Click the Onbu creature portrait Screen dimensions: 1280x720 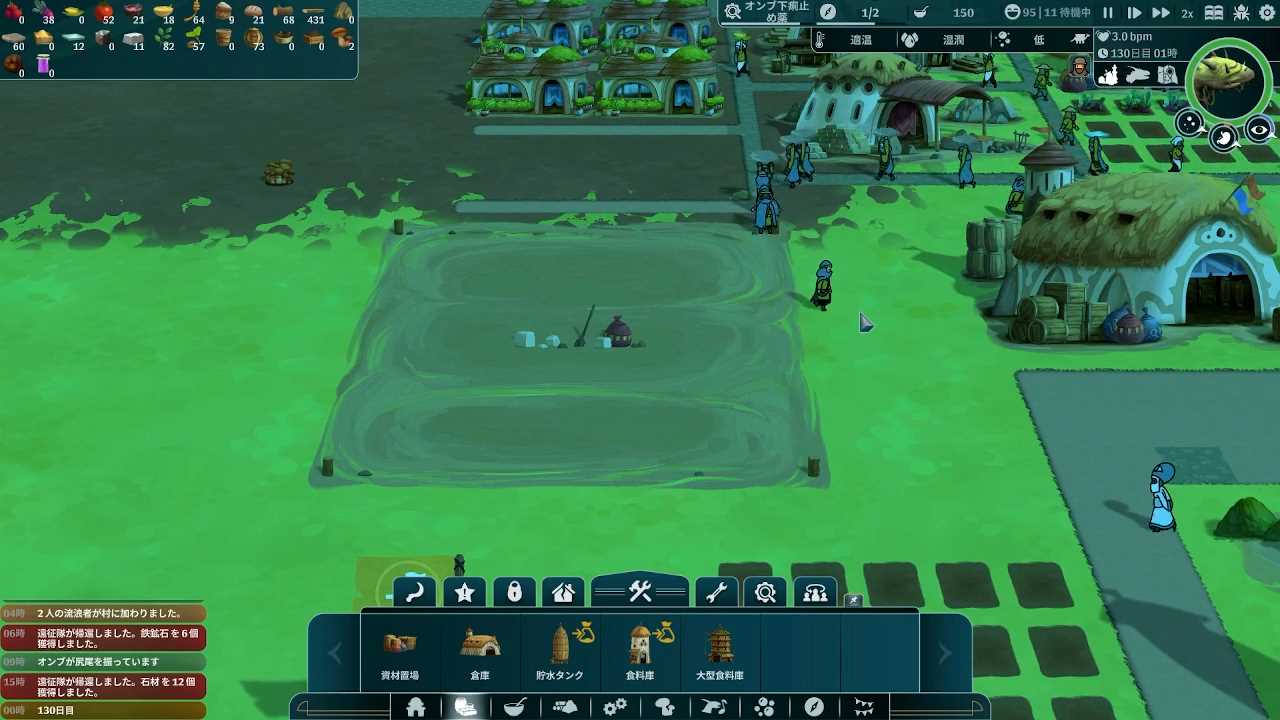1229,80
